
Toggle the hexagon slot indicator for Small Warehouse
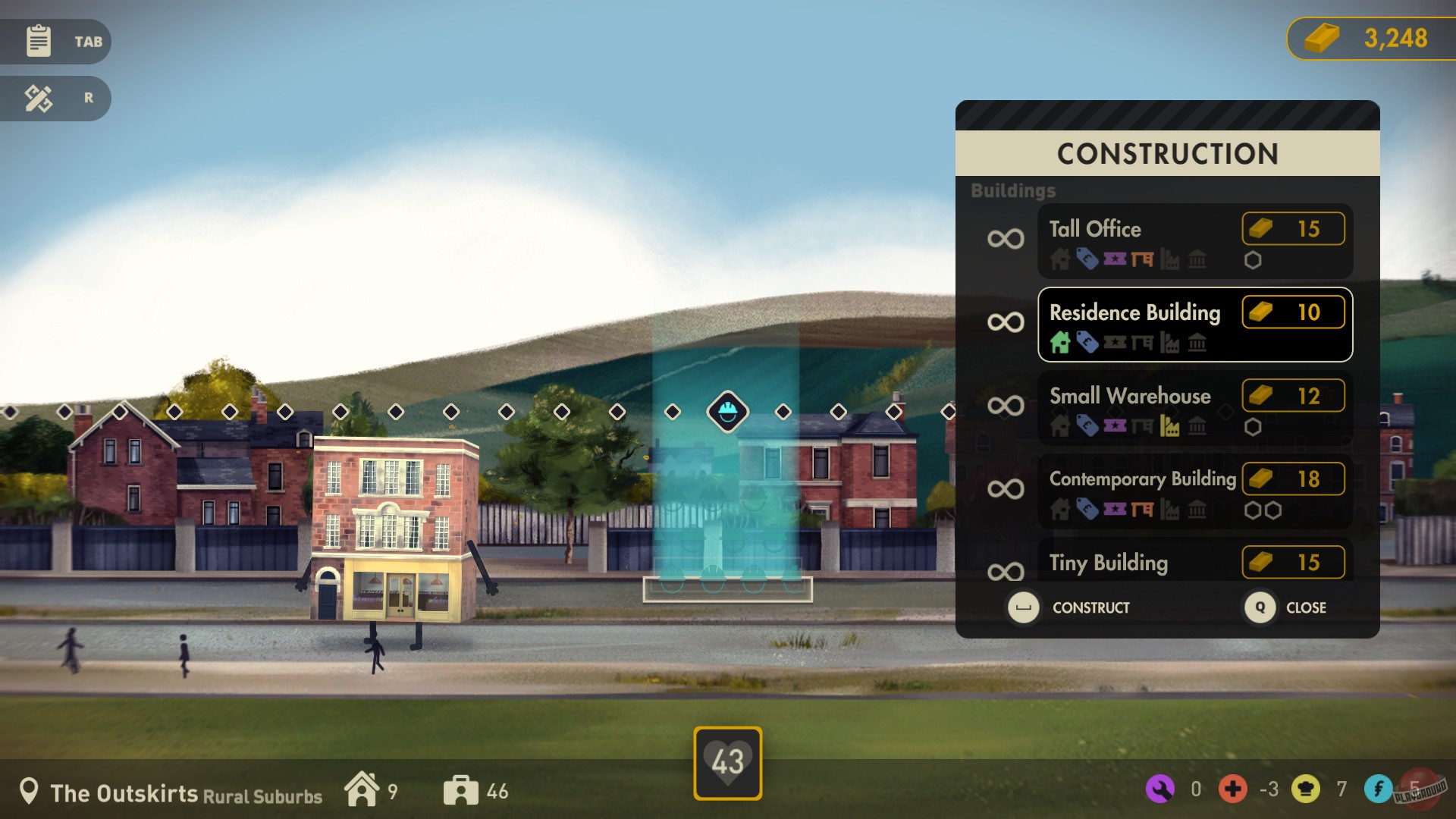click(1253, 427)
